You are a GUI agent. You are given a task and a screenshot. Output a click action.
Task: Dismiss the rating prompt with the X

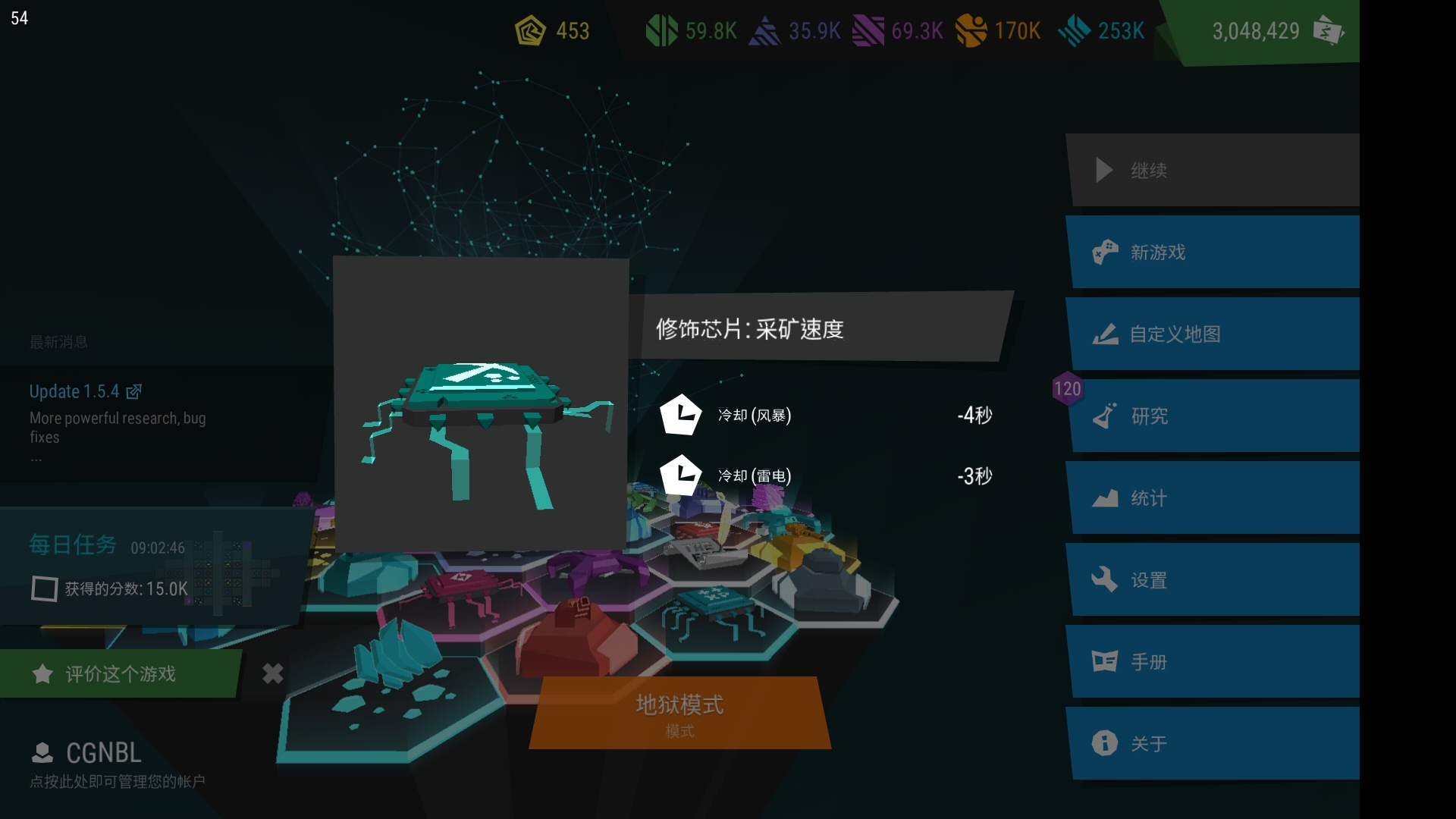271,673
